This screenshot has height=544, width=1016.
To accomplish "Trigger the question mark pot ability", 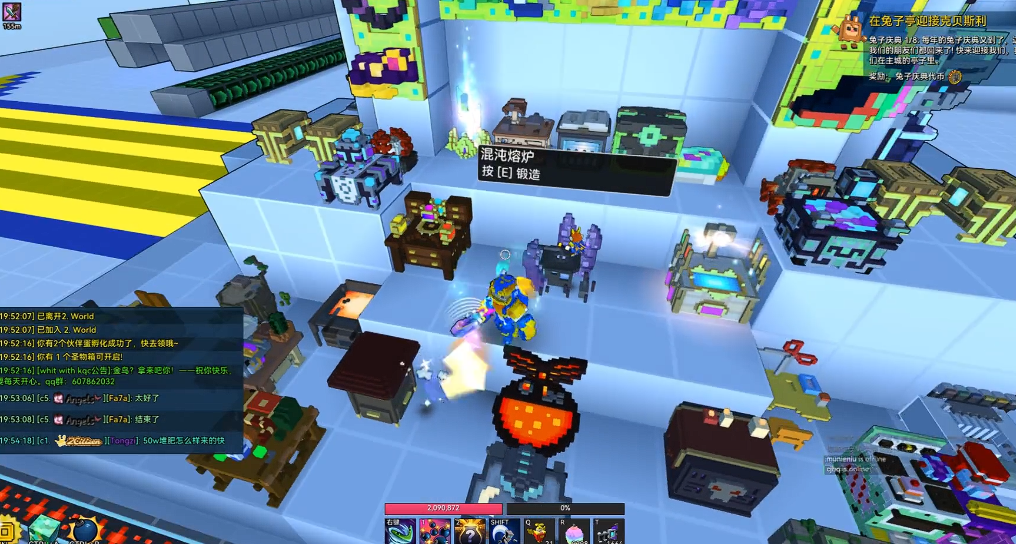I will coord(469,532).
